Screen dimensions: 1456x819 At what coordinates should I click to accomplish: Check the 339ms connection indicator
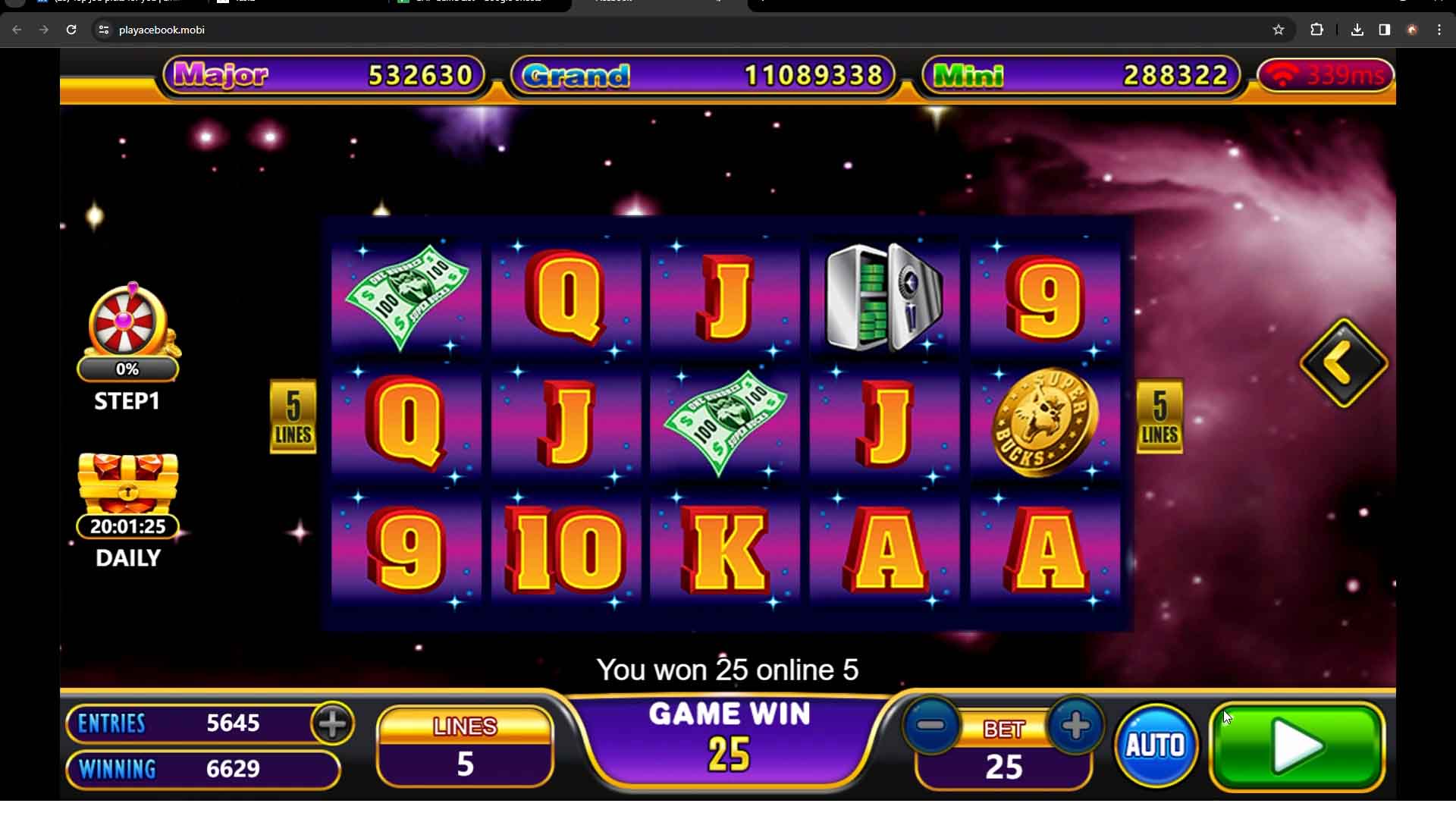coord(1326,75)
